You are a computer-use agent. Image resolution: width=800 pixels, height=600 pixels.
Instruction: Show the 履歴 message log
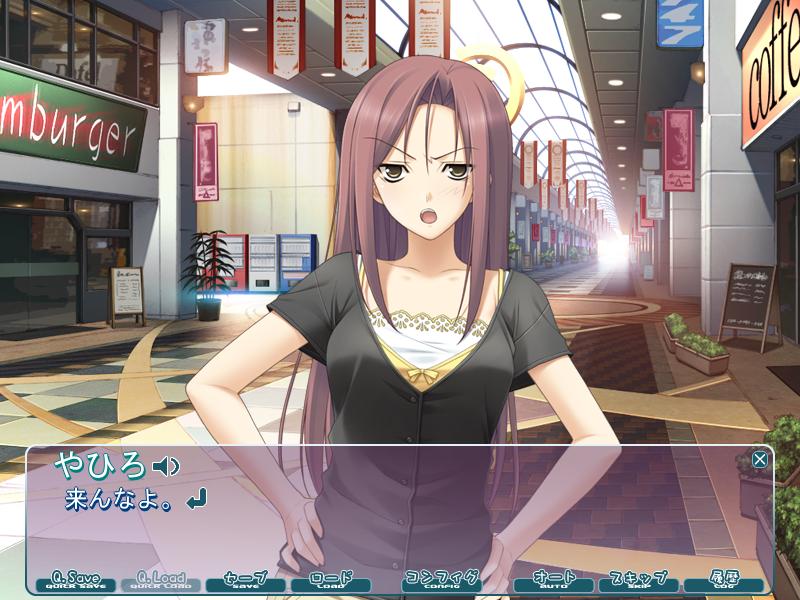coord(722,580)
